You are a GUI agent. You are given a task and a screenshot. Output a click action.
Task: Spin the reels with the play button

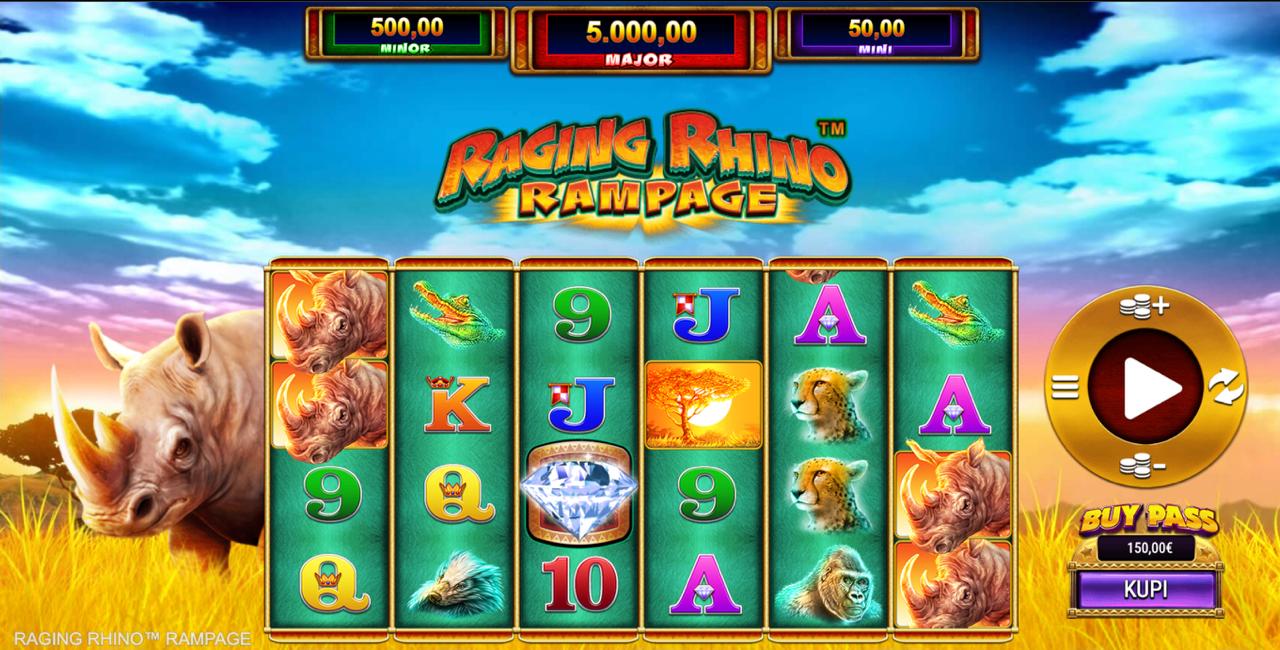coord(1145,386)
